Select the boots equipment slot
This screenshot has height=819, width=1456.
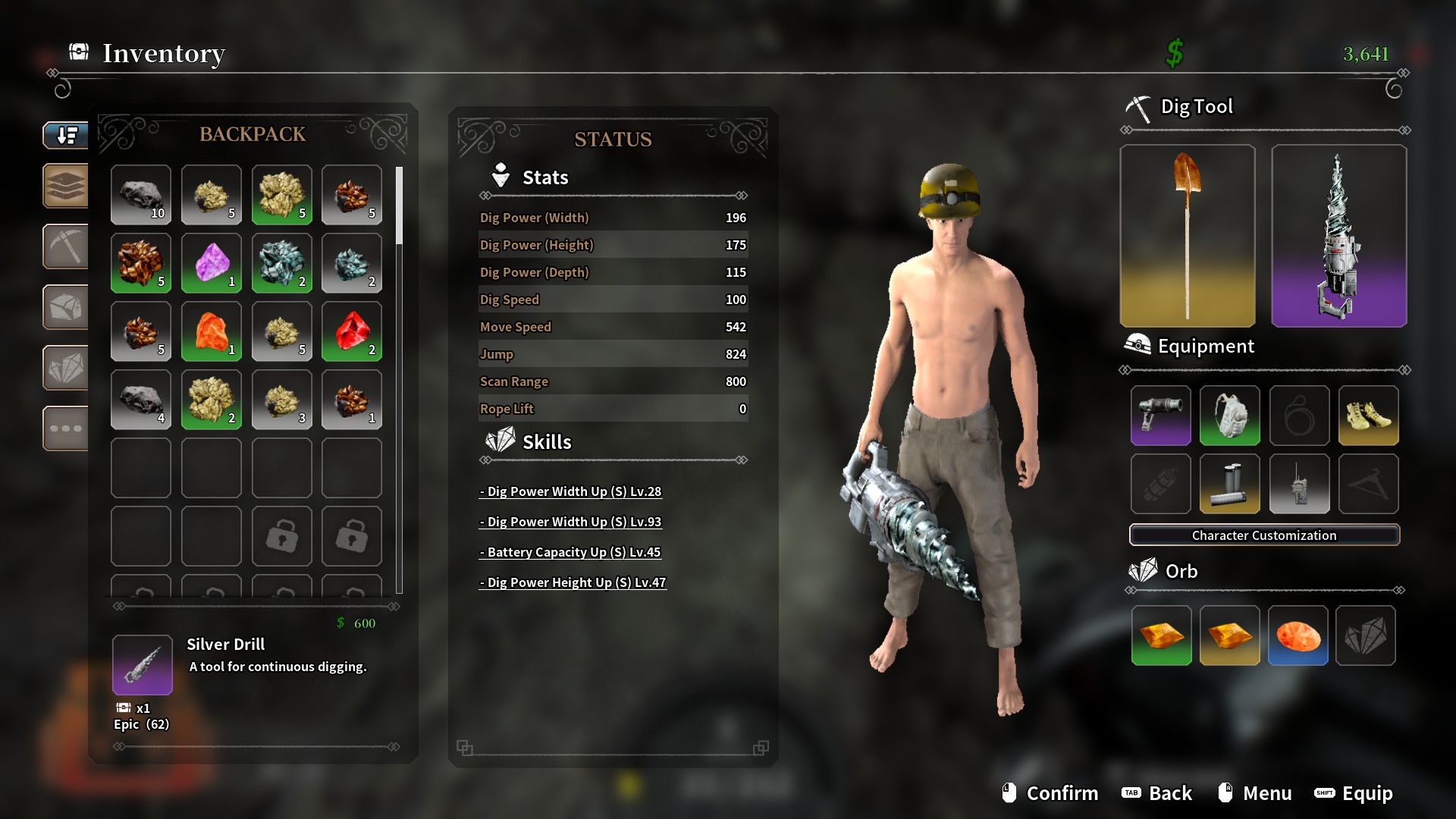pyautogui.click(x=1368, y=415)
